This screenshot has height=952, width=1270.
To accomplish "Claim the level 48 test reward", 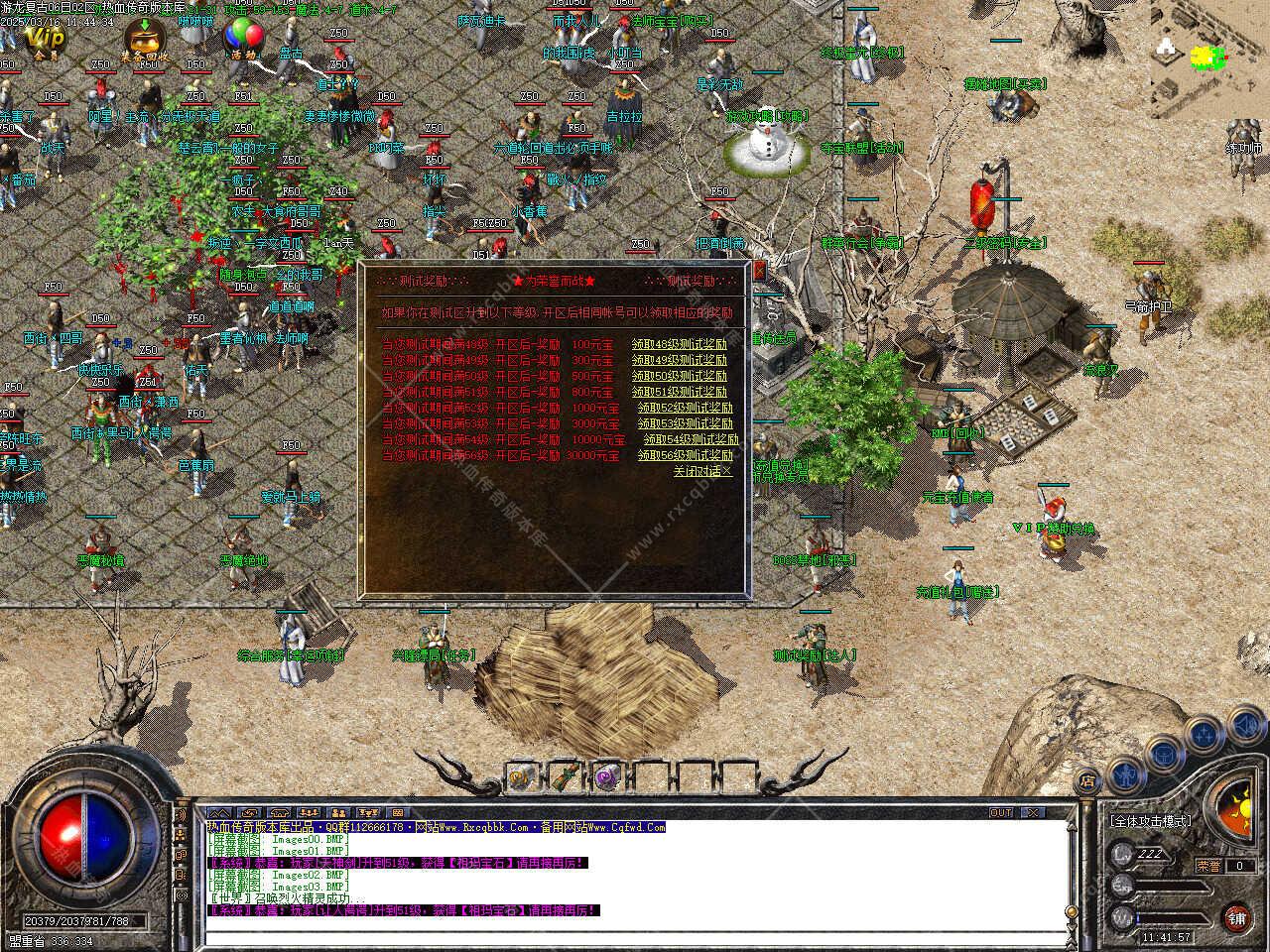I will tap(680, 344).
